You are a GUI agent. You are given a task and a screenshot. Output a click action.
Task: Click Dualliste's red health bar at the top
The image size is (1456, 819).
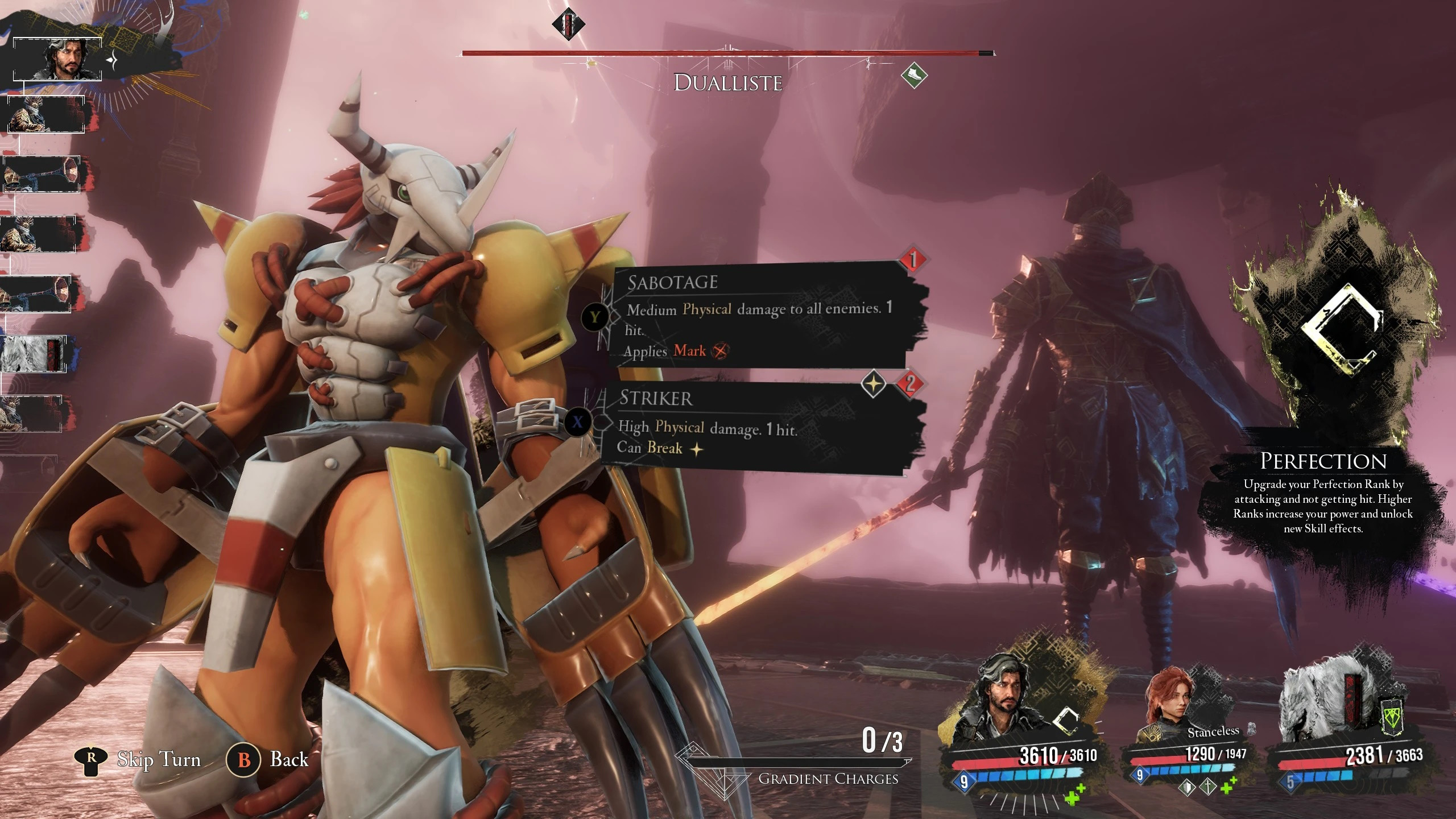tap(728, 53)
